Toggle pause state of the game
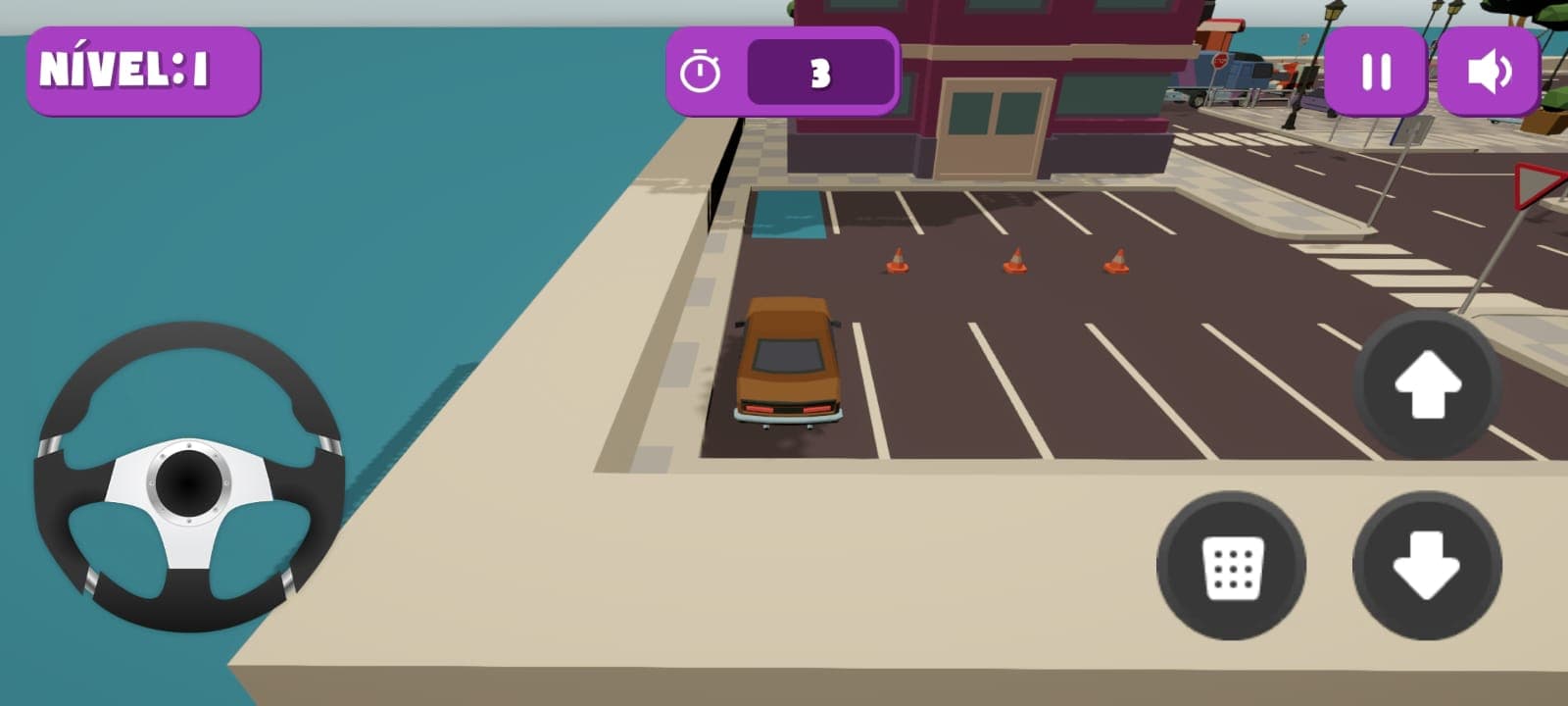Image resolution: width=1568 pixels, height=706 pixels. (1378, 71)
